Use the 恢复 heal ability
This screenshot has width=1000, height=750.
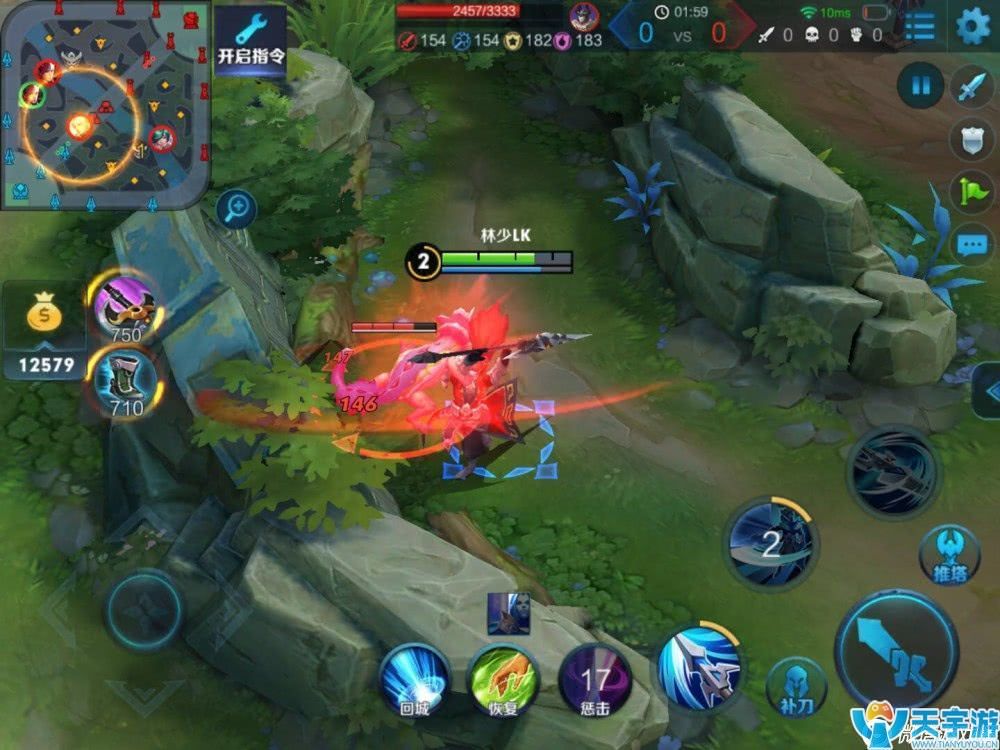(505, 680)
